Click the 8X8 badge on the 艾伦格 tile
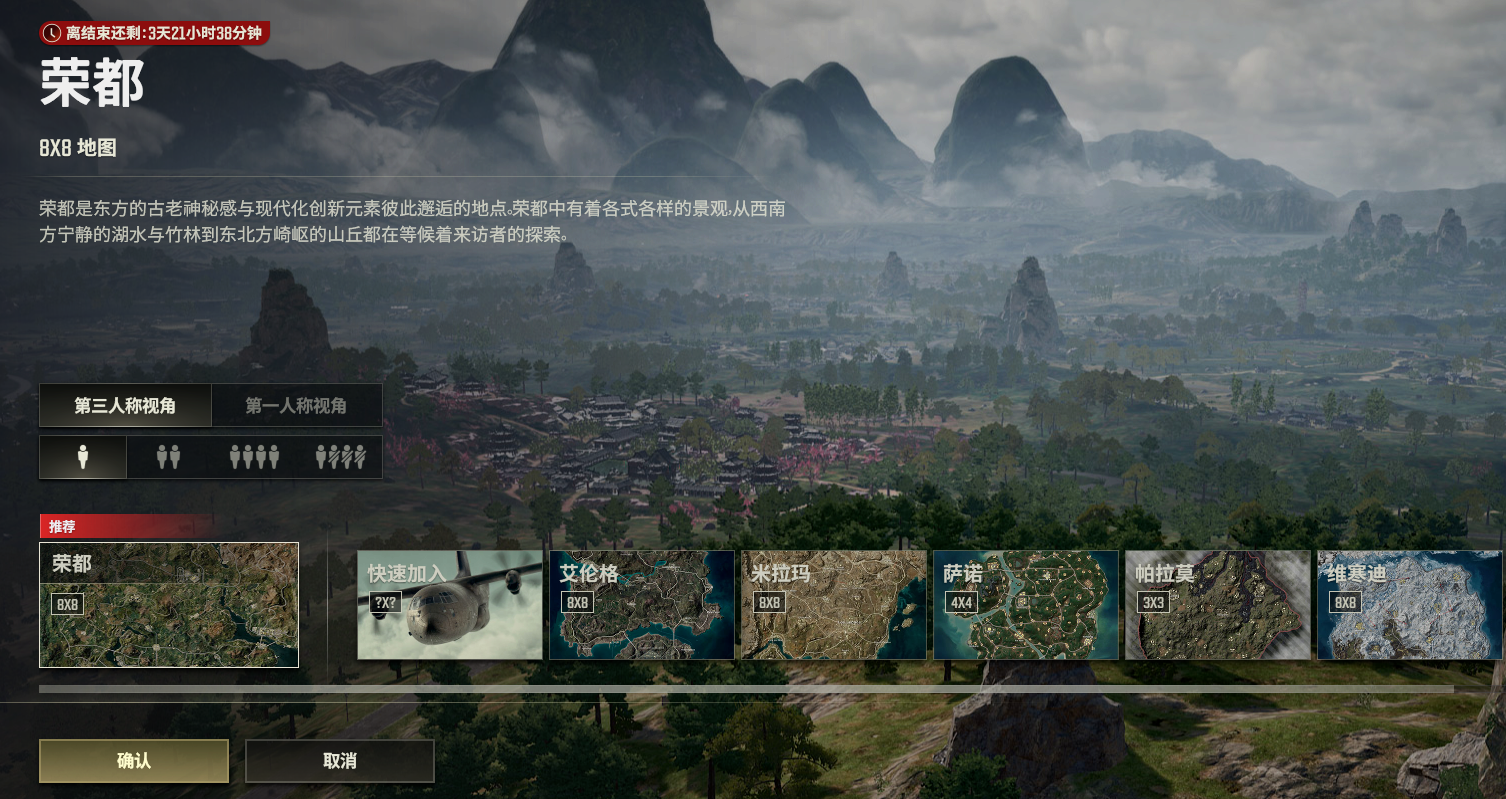 [x=577, y=602]
